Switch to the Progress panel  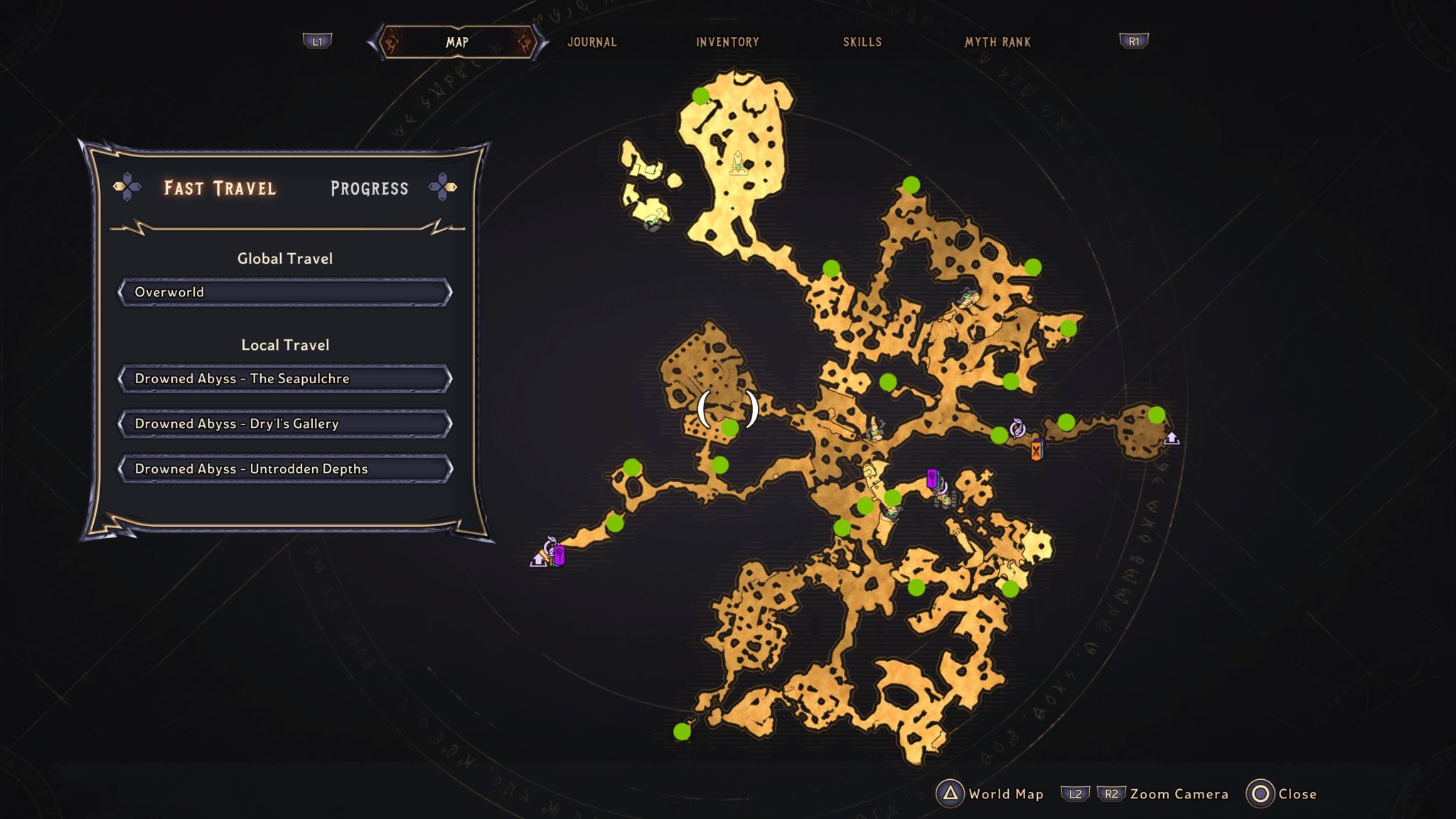tap(369, 188)
